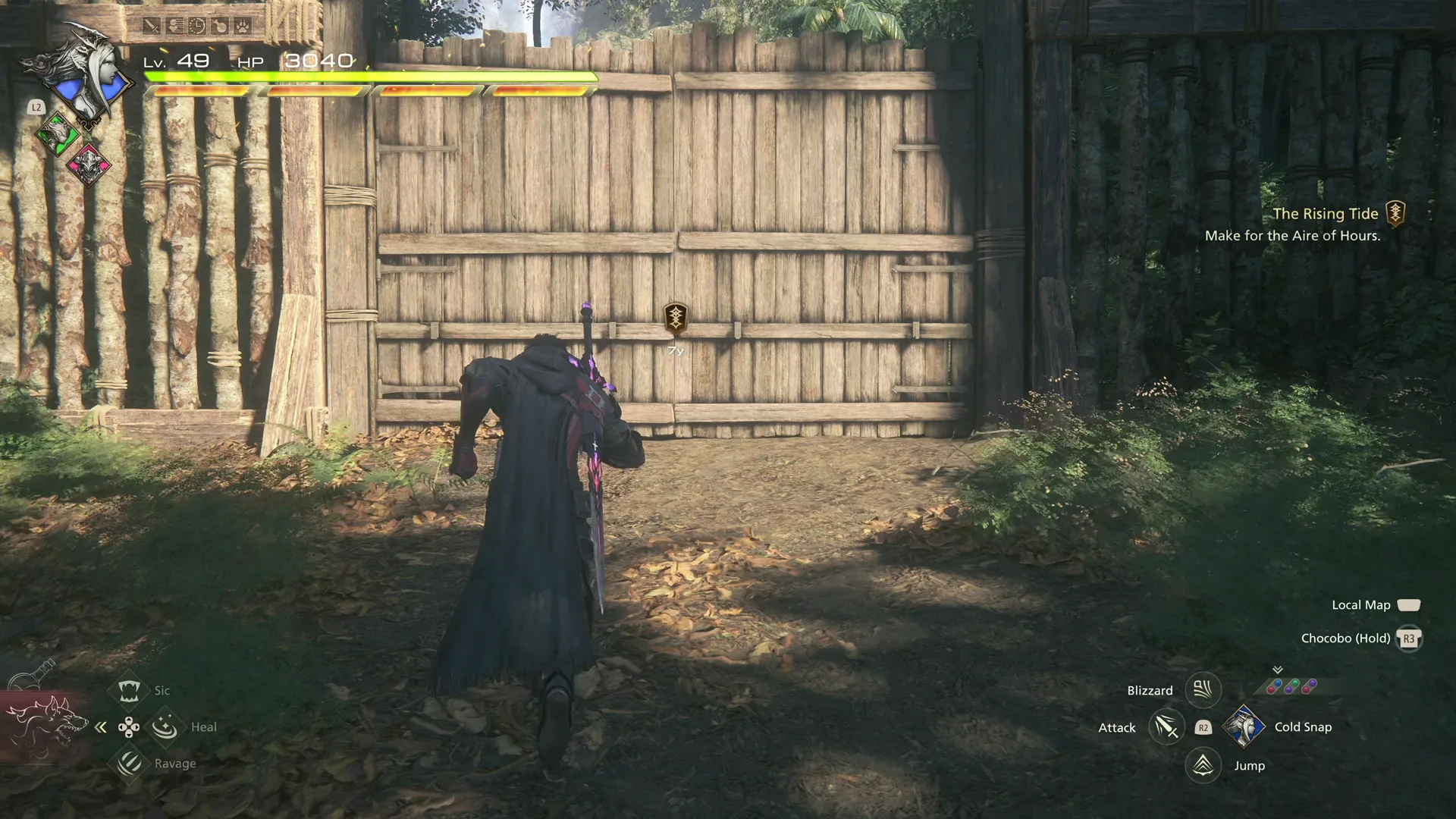Click the Jump chevron icon

1203,765
